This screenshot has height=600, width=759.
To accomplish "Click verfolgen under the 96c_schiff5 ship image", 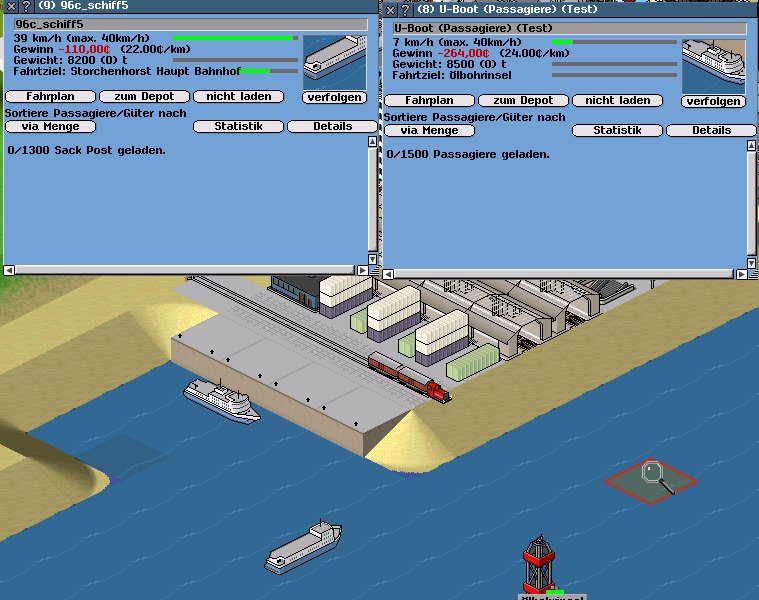I will pos(334,97).
